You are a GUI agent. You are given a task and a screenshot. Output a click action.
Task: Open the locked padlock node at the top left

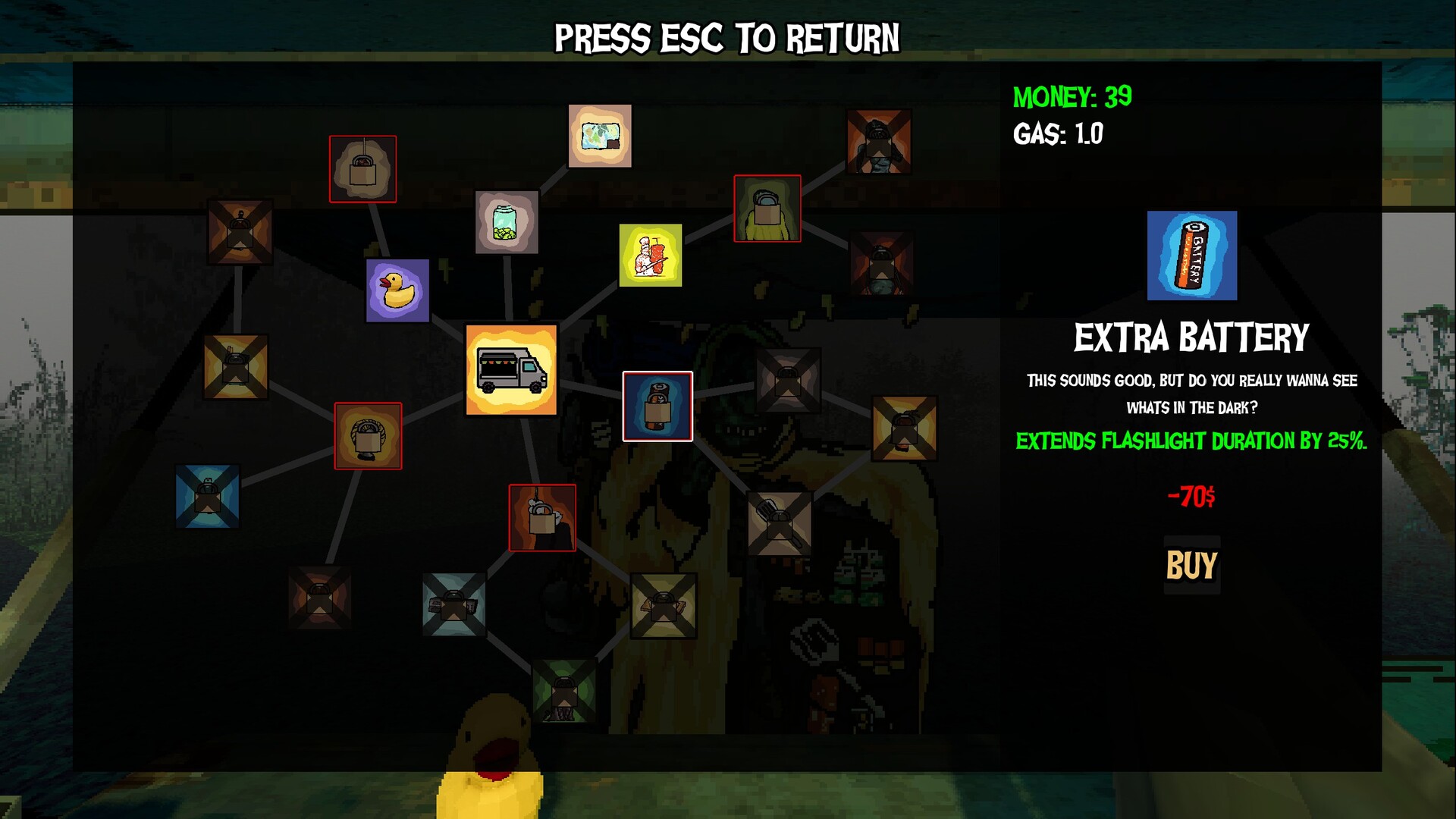[x=363, y=168]
